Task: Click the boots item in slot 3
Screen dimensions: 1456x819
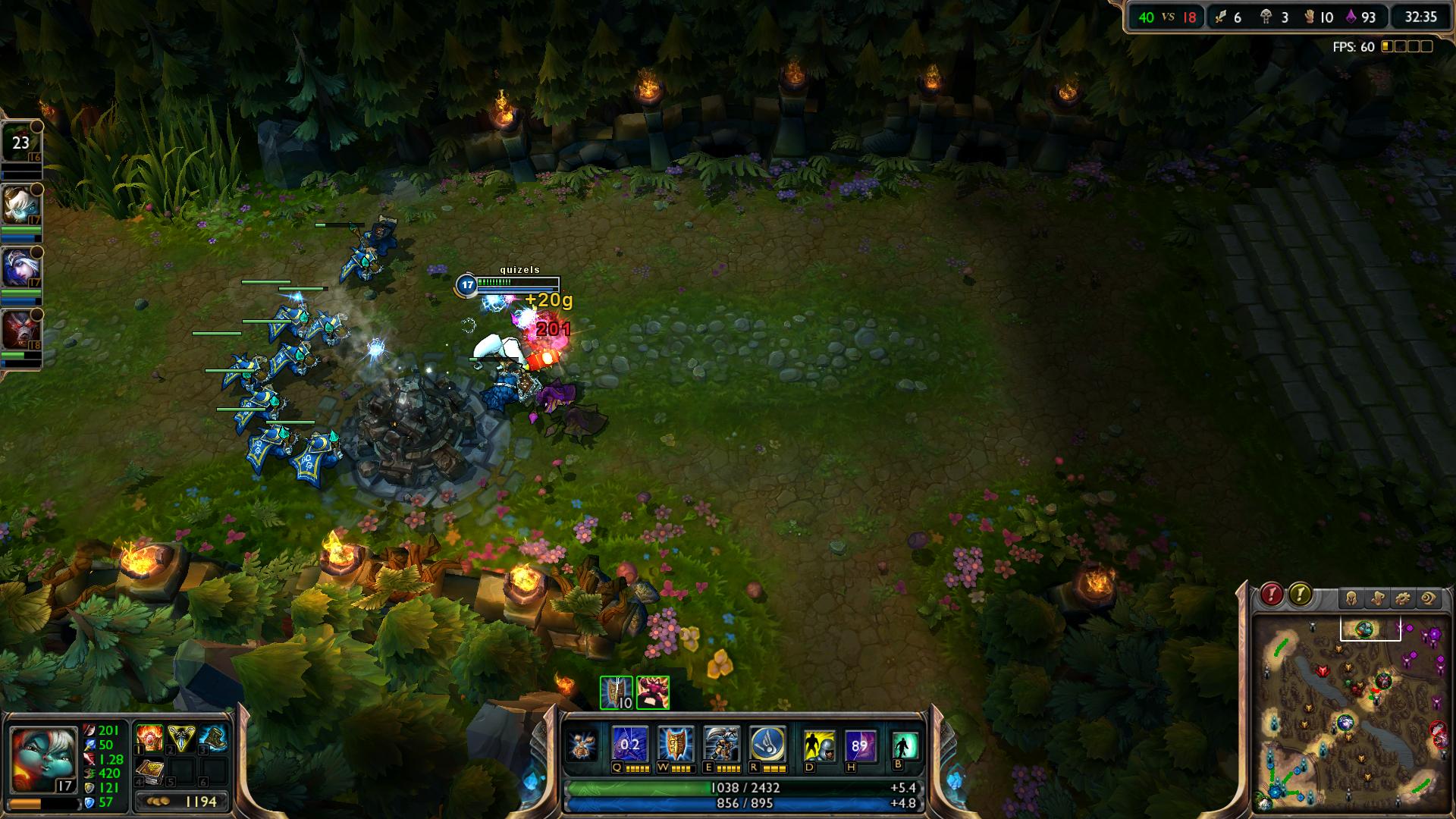Action: coord(213,738)
